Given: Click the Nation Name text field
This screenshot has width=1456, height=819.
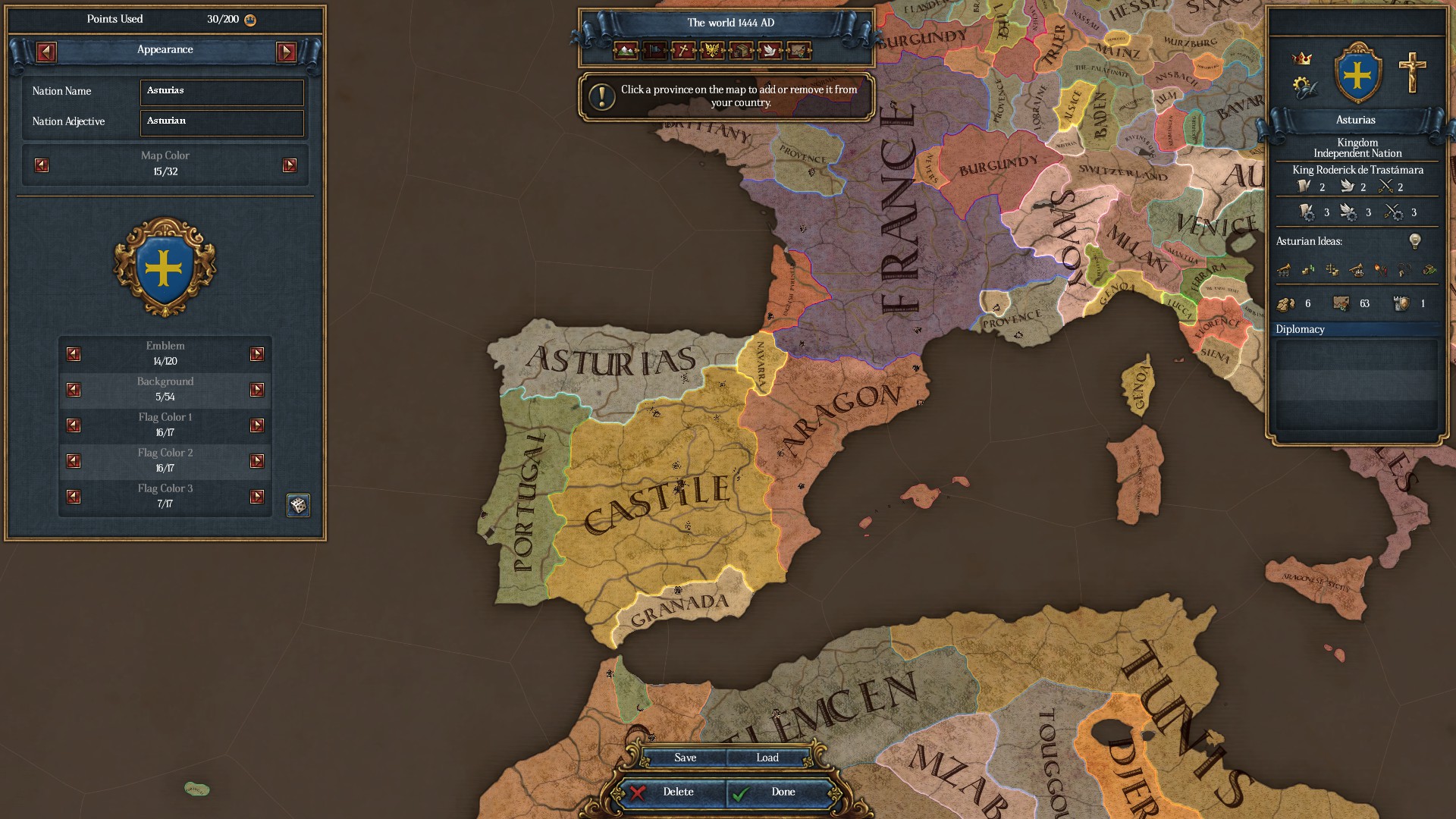Looking at the screenshot, I should pyautogui.click(x=221, y=92).
